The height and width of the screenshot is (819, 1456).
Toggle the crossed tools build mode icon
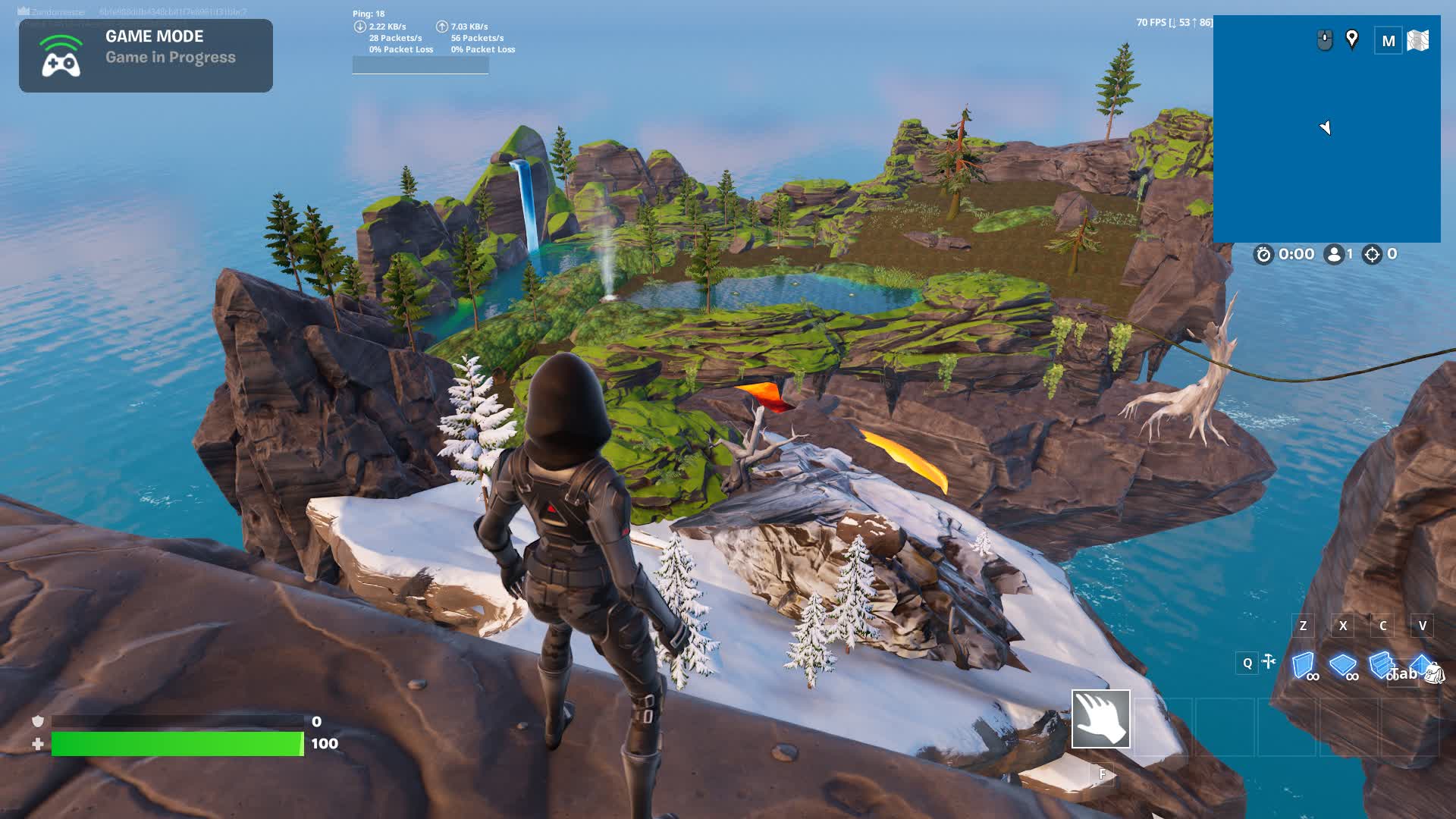coord(1269,662)
